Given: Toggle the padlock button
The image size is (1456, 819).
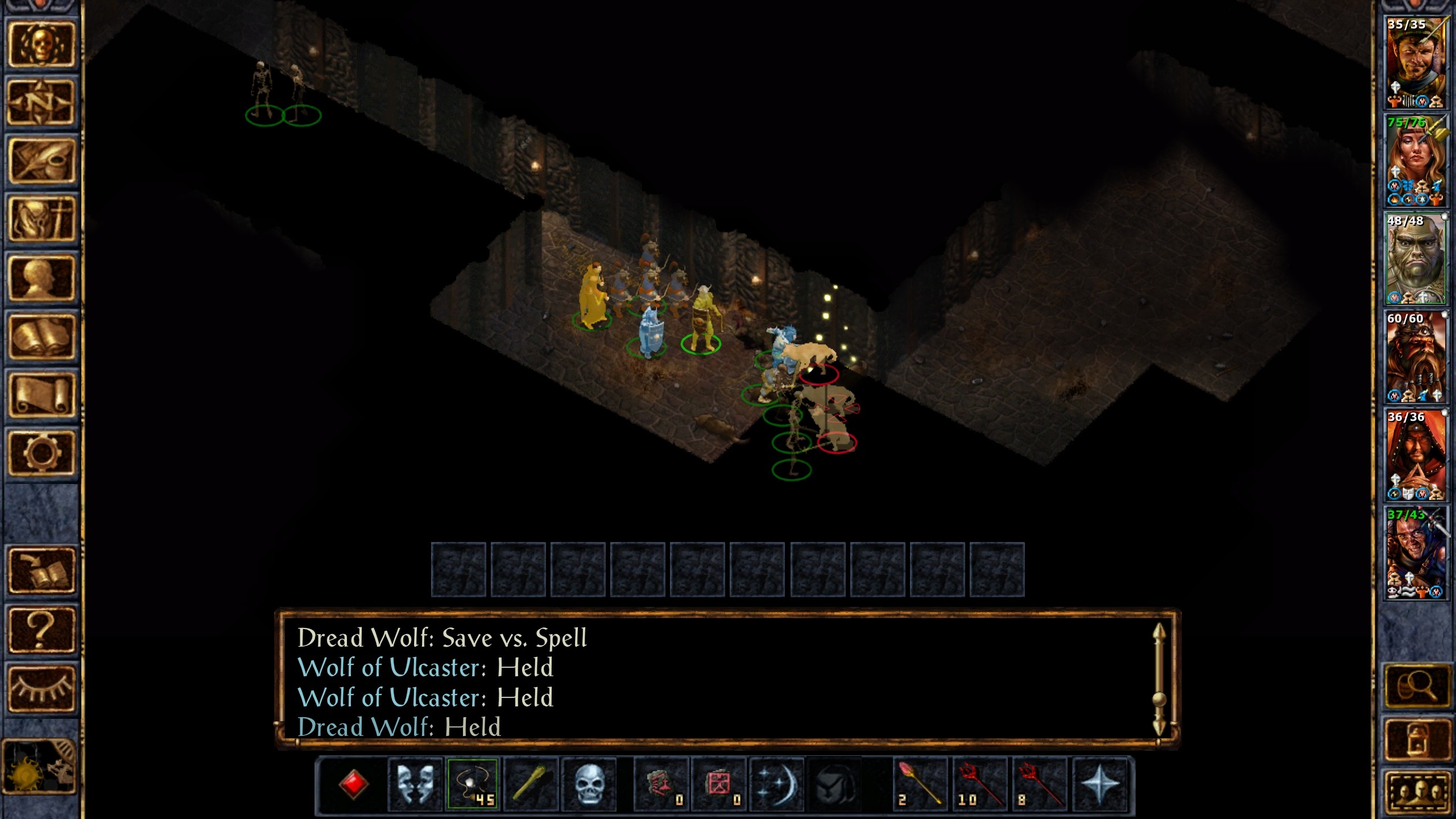Looking at the screenshot, I should click(x=1416, y=738).
